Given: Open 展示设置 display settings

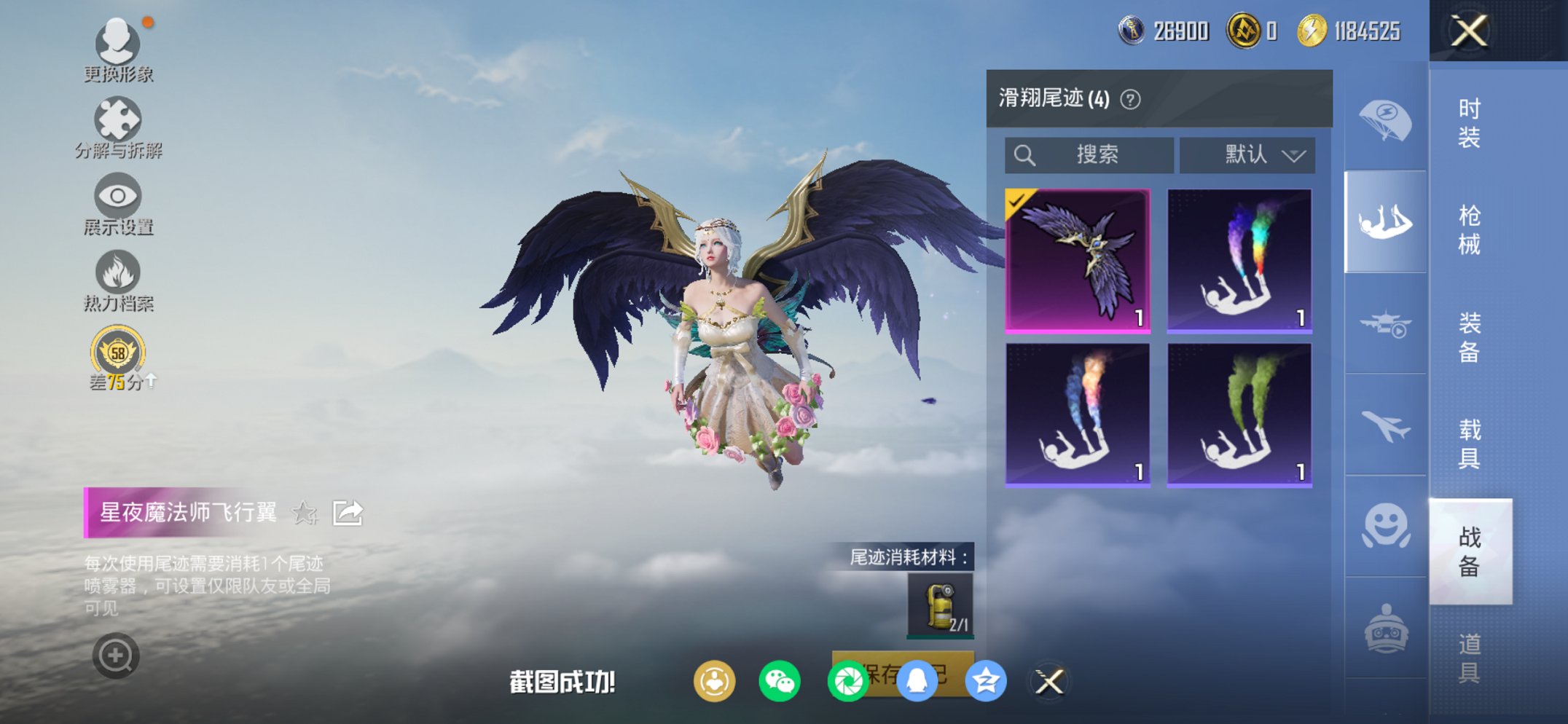Looking at the screenshot, I should tap(119, 198).
